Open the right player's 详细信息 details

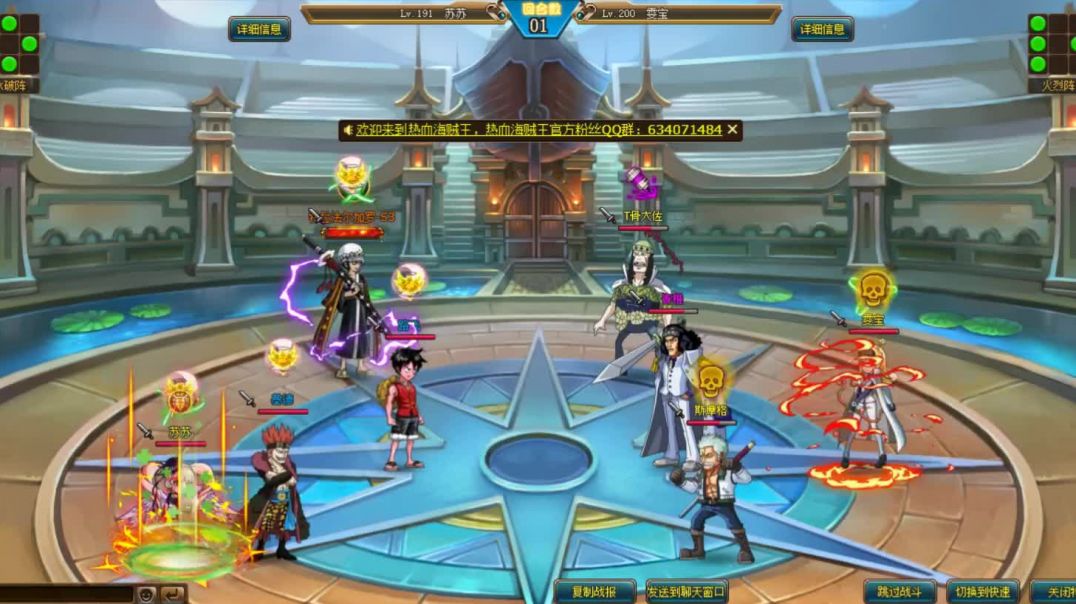[822, 29]
